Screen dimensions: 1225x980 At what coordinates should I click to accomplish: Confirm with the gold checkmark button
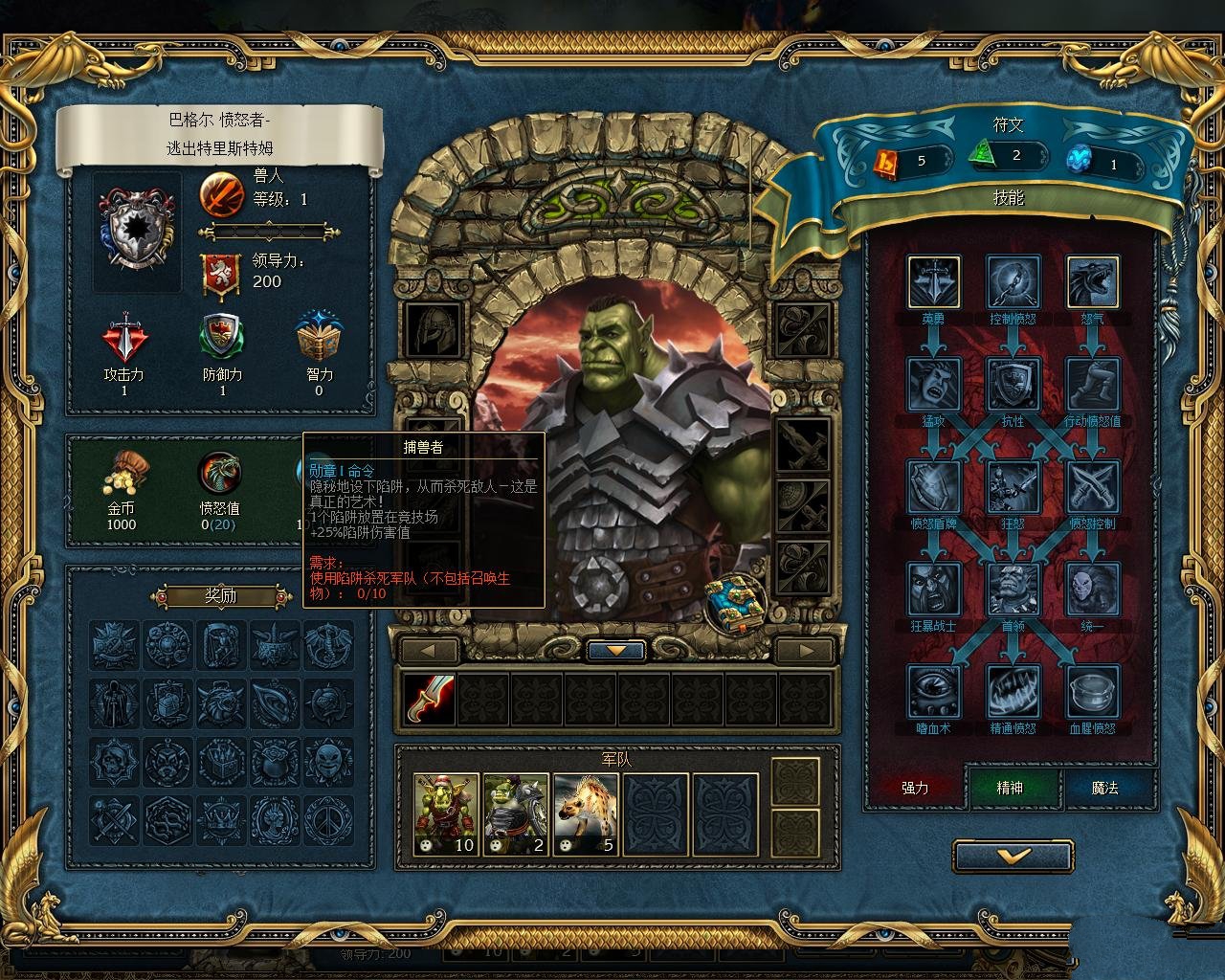pos(1013,857)
